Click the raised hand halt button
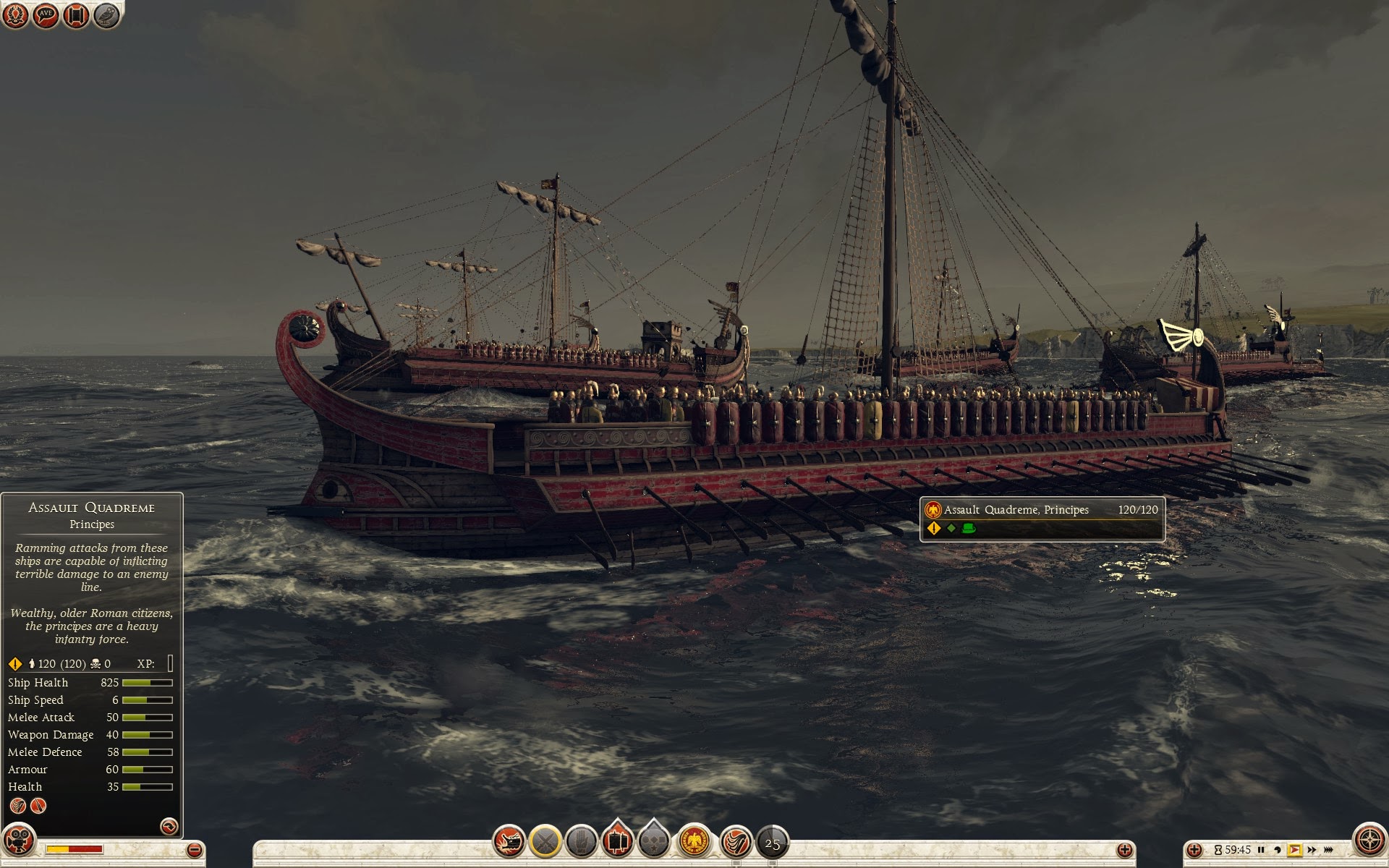The image size is (1389, 868). click(x=581, y=842)
